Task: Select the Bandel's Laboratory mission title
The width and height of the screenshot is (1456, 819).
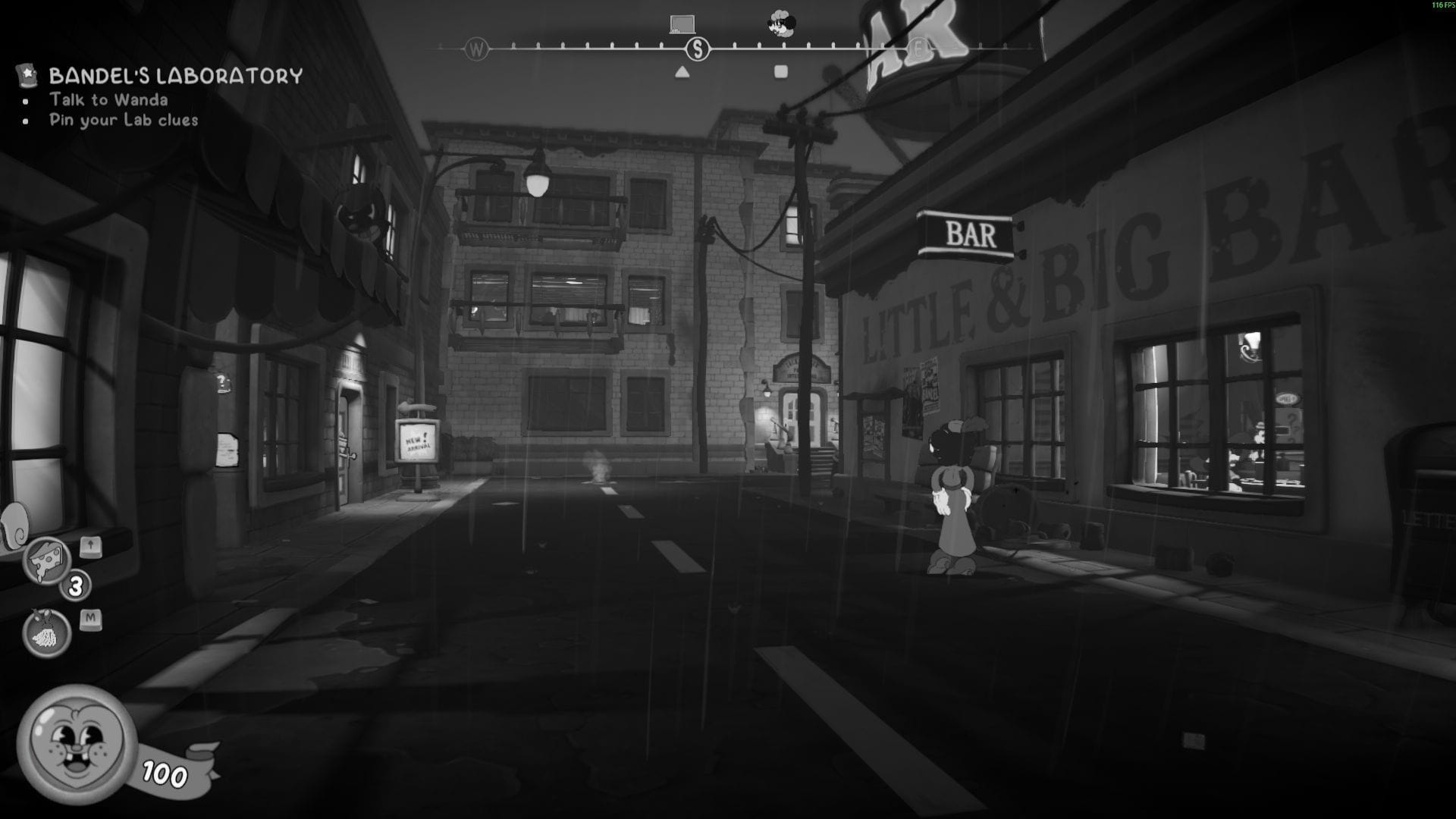Action: pos(174,74)
